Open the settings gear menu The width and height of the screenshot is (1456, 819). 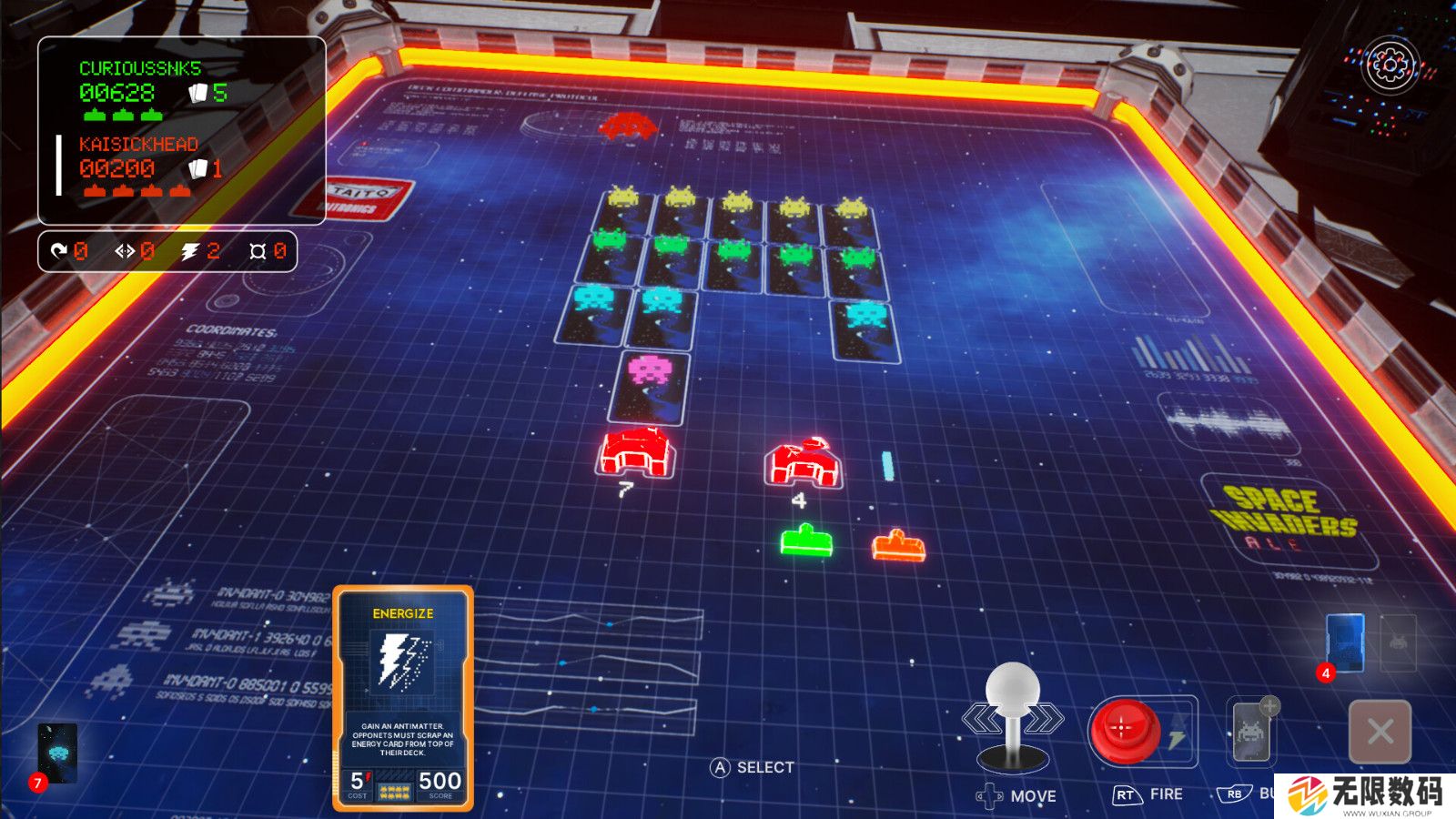1390,65
